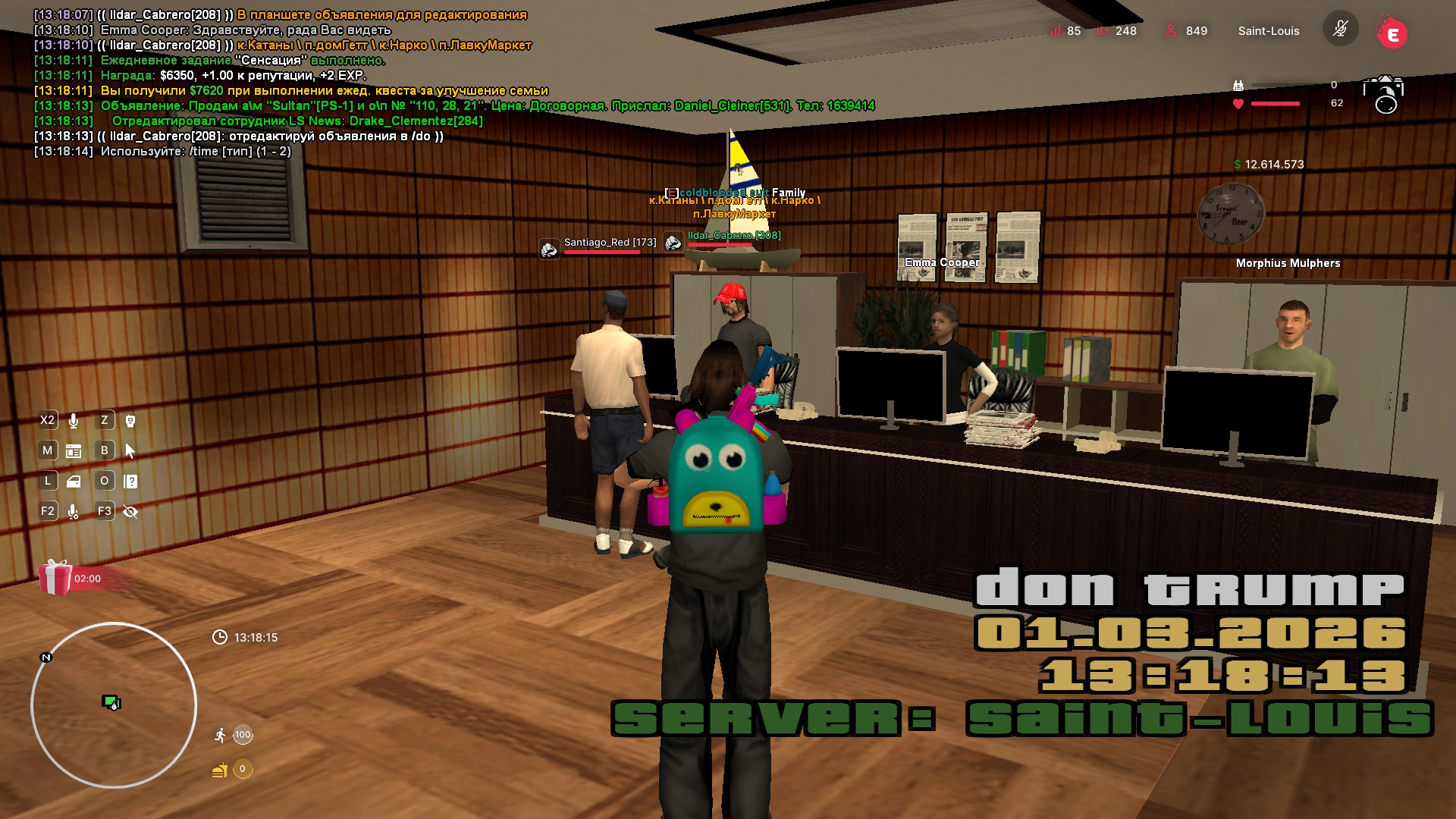Screen dimensions: 1456x819
Task: Toggle the car door lock icon
Action: pyautogui.click(x=74, y=482)
